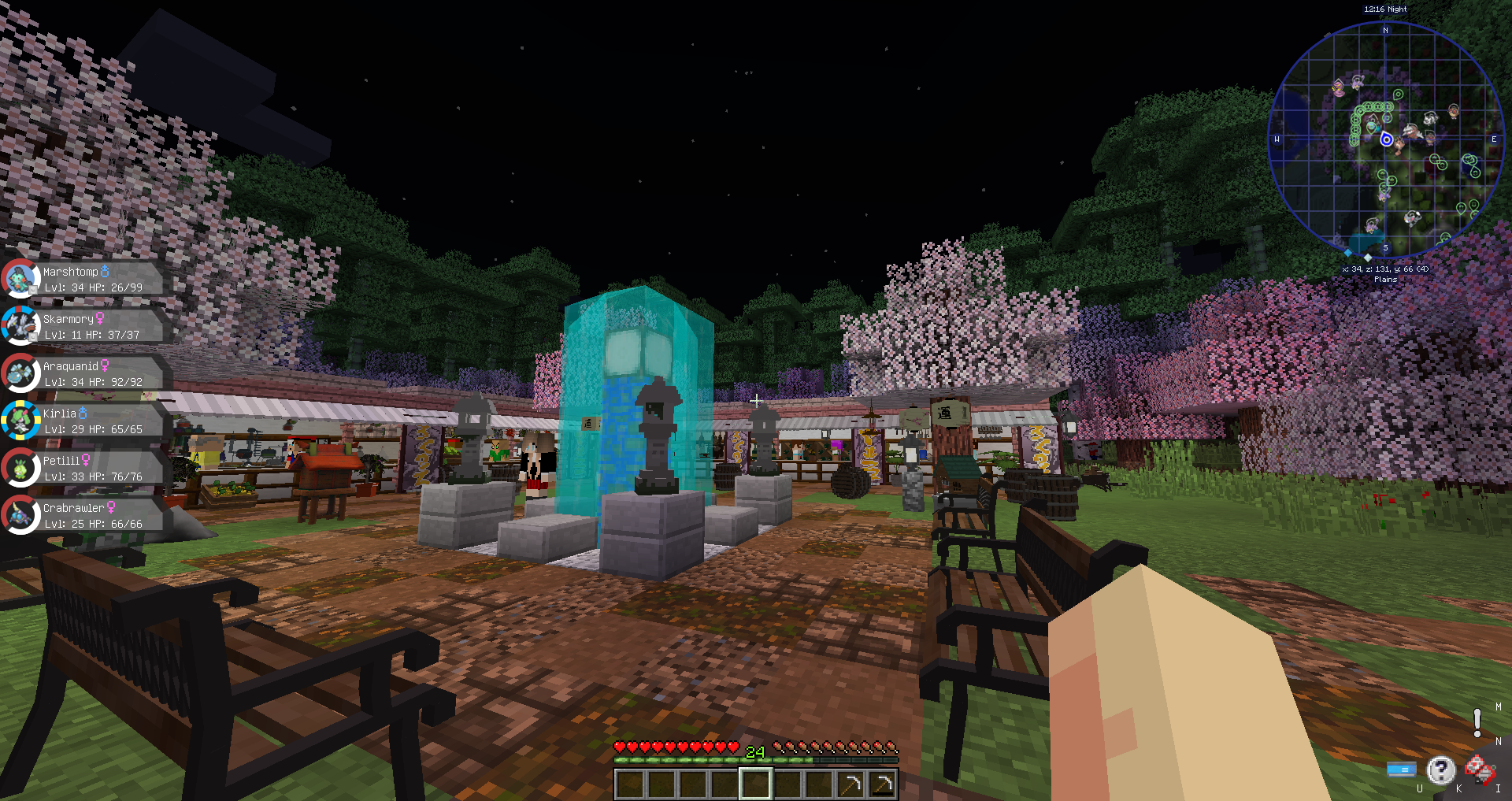Open the blue trainer card icon above the U hotkey
1512x801 pixels.
pyautogui.click(x=1402, y=769)
